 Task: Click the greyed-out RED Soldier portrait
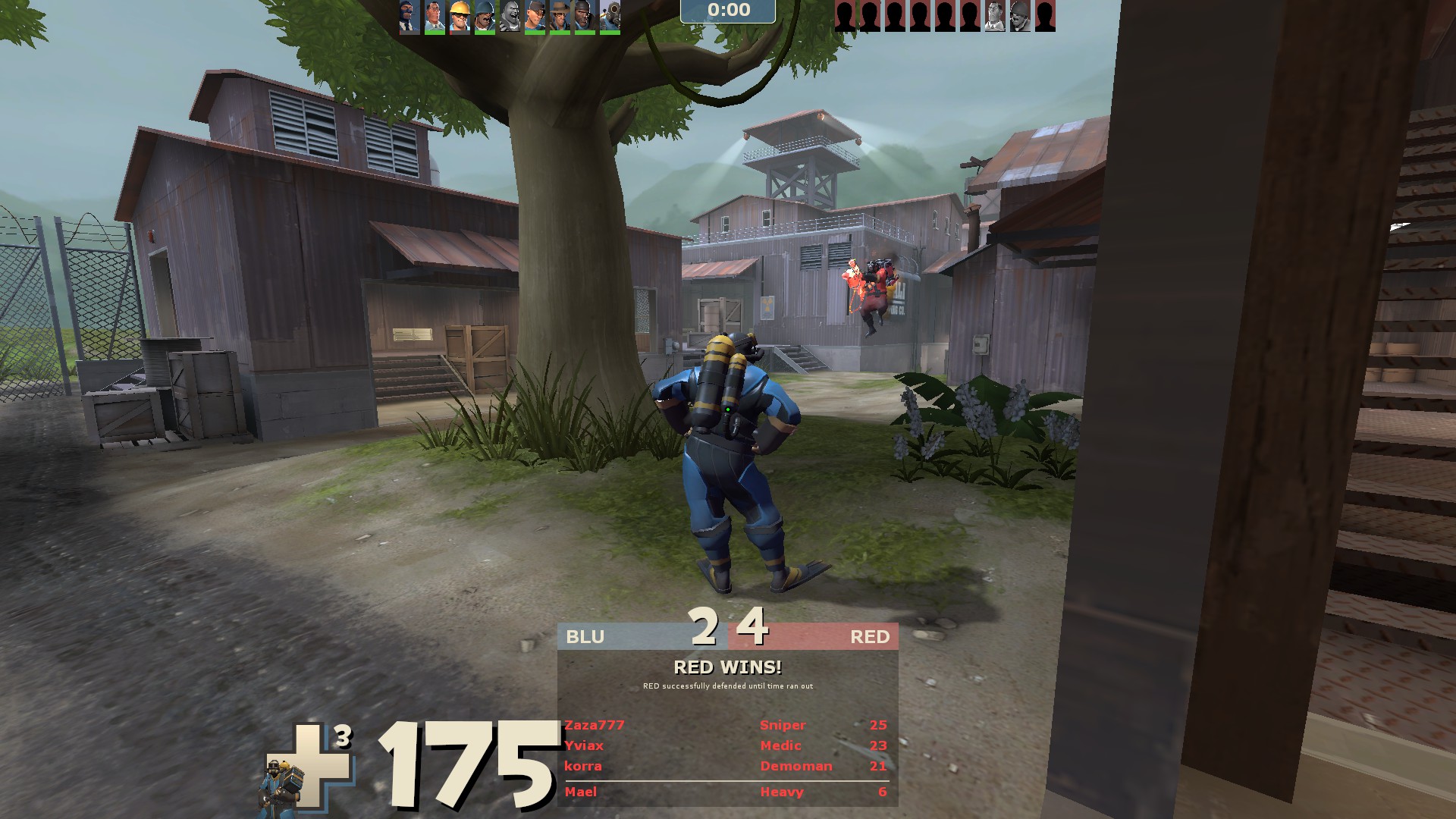pos(1020,16)
